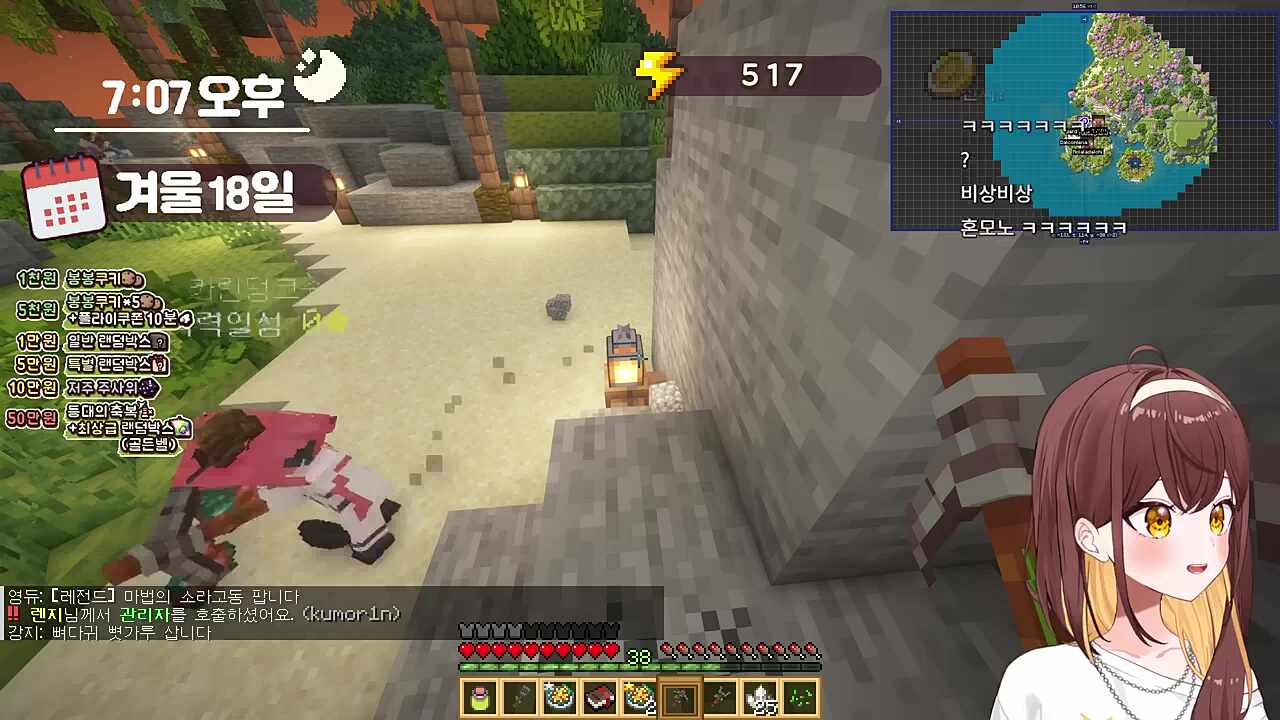Select the green seeds hotbar slot
The width and height of the screenshot is (1280, 720).
click(801, 698)
